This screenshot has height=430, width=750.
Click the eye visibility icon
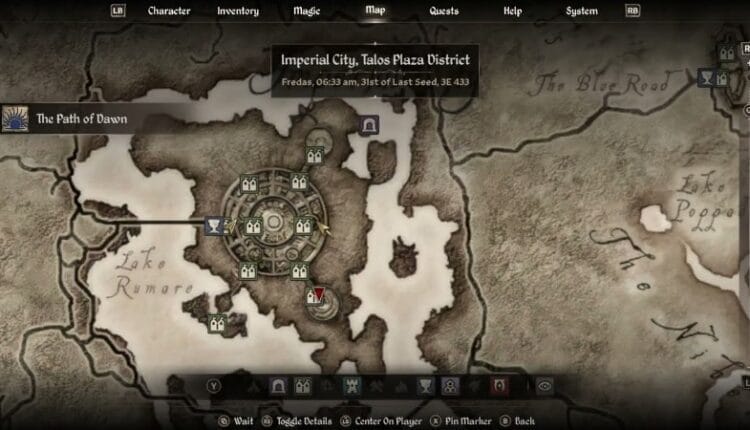[544, 384]
